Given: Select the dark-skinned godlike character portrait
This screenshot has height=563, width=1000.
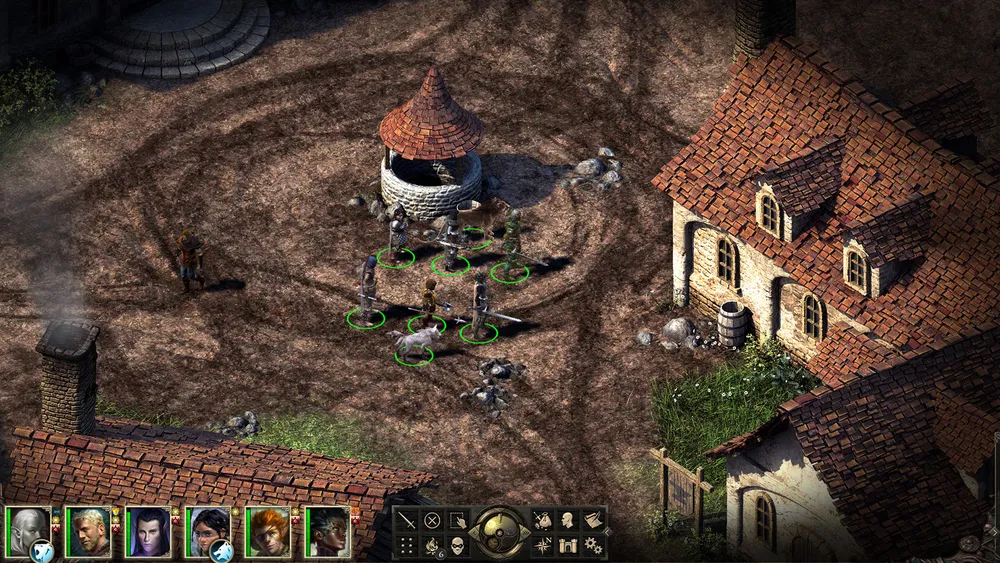Looking at the screenshot, I should pyautogui.click(x=328, y=531).
